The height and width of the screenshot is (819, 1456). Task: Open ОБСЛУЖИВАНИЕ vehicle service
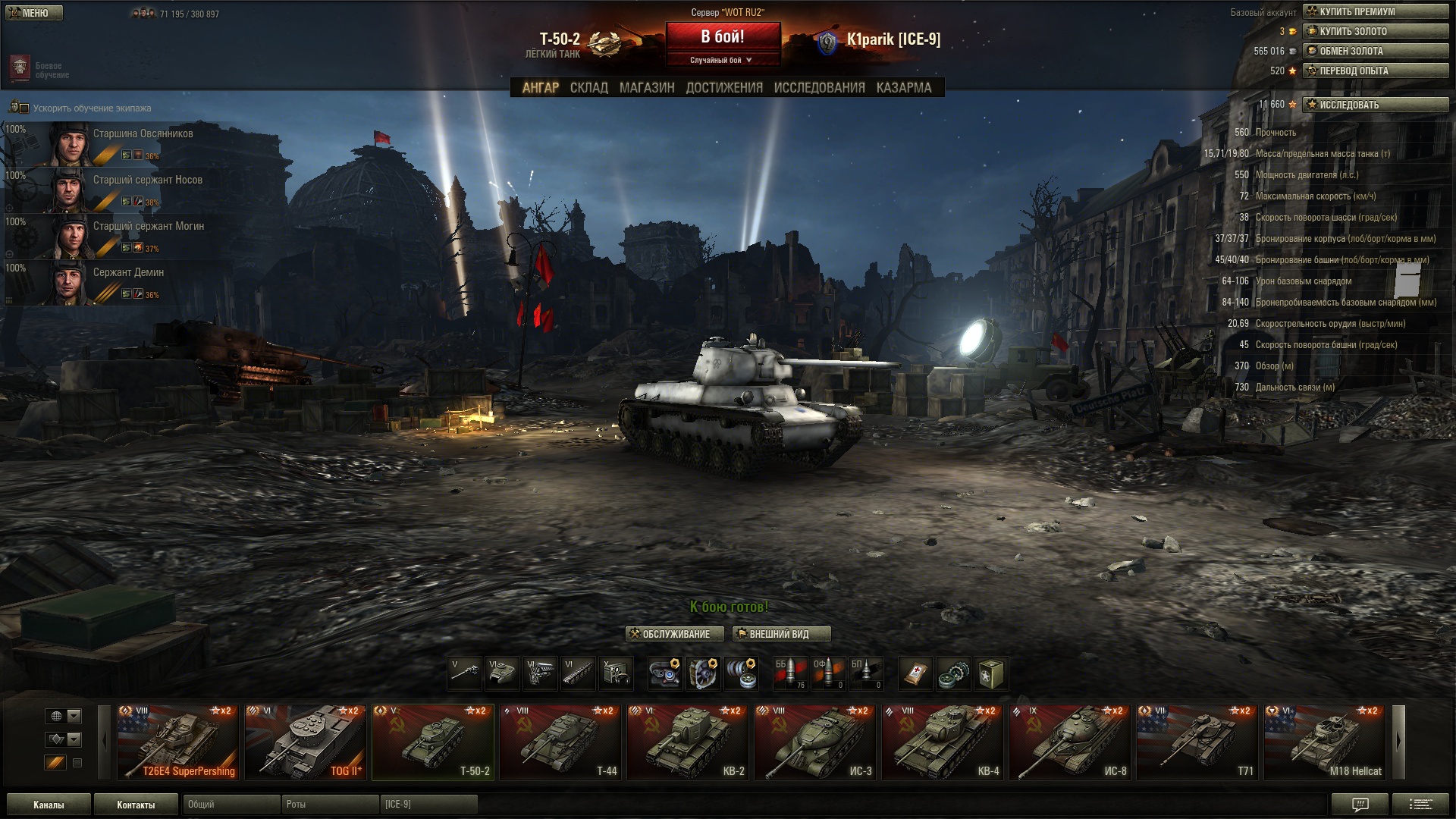click(x=674, y=634)
